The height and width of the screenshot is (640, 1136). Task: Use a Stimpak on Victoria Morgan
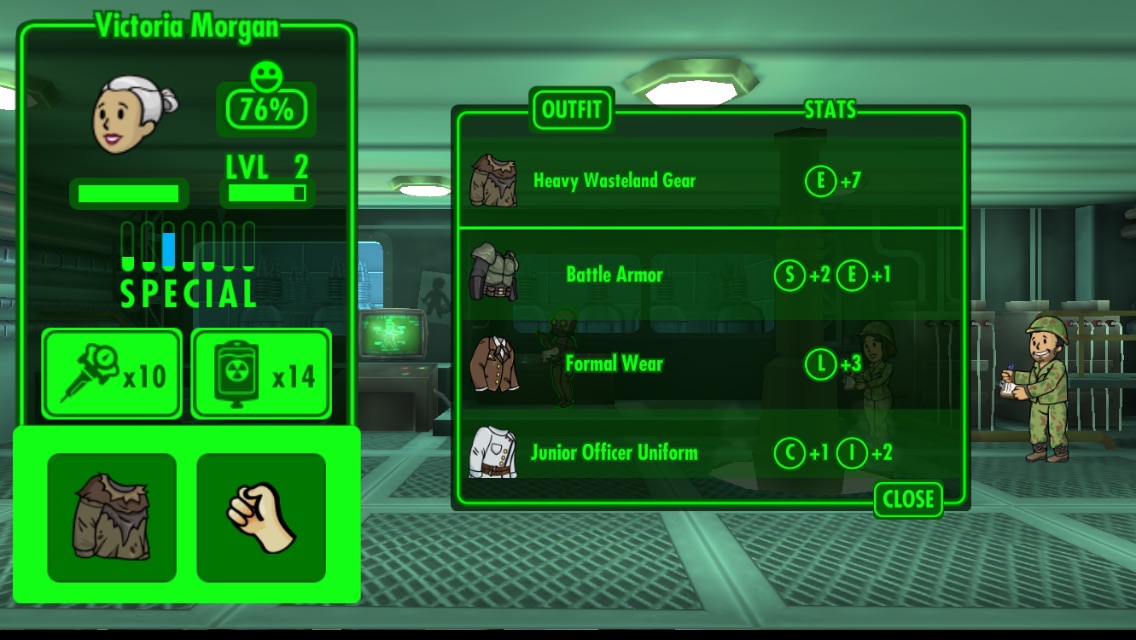(x=112, y=374)
